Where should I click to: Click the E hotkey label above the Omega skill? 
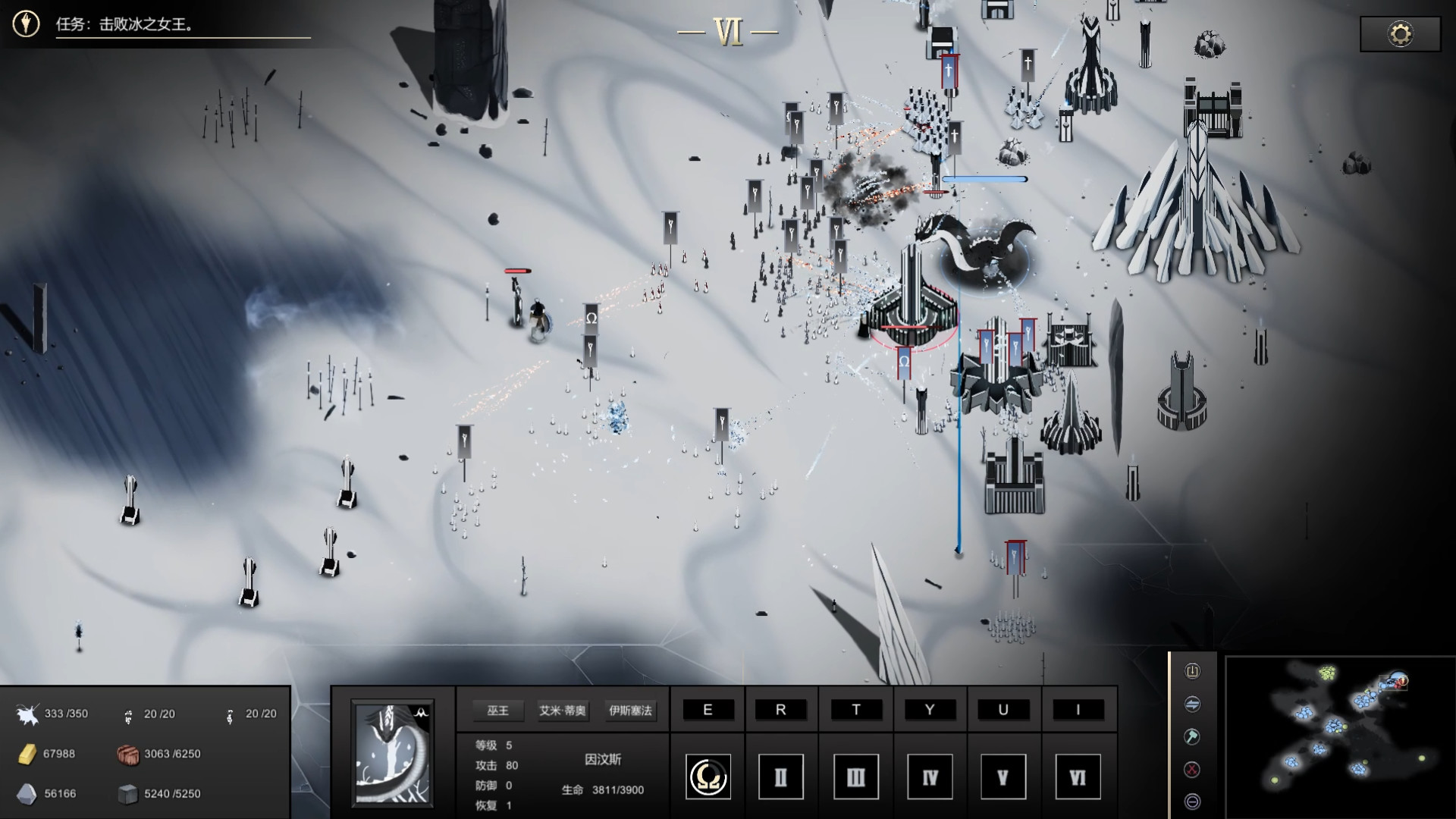[708, 710]
